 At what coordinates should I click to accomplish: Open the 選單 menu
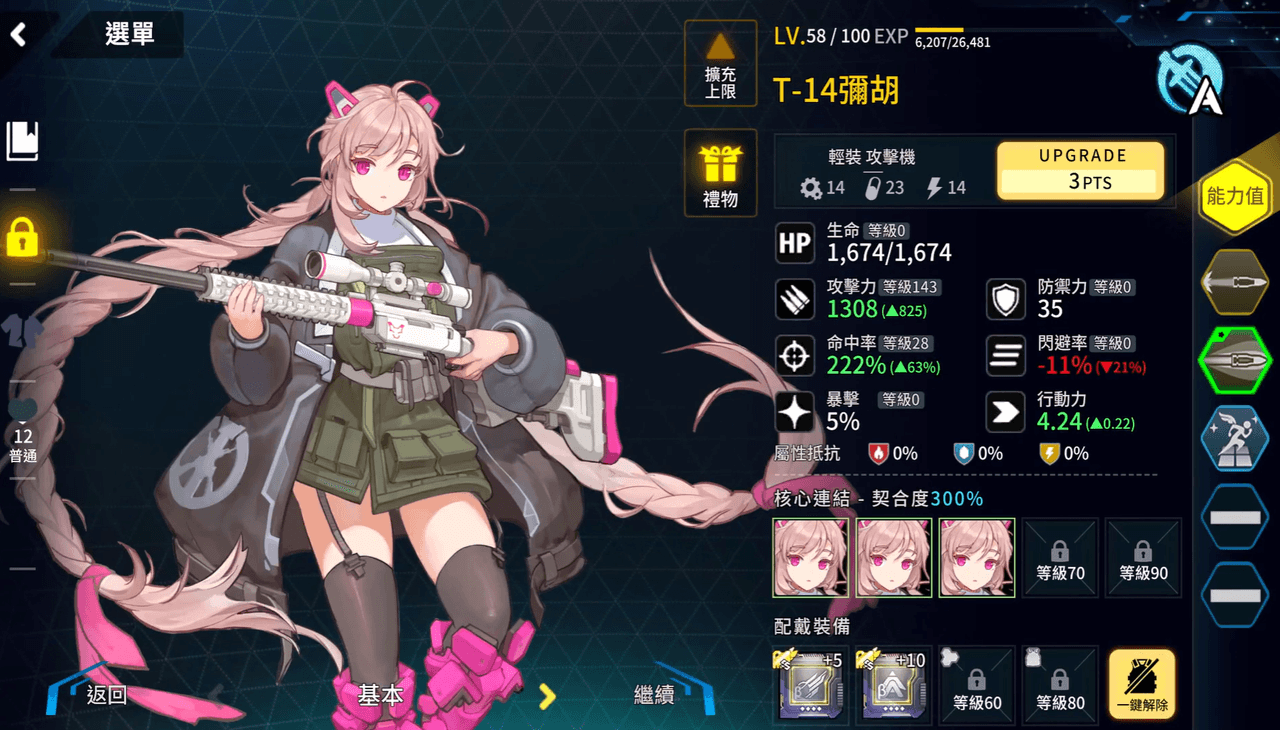pos(129,34)
